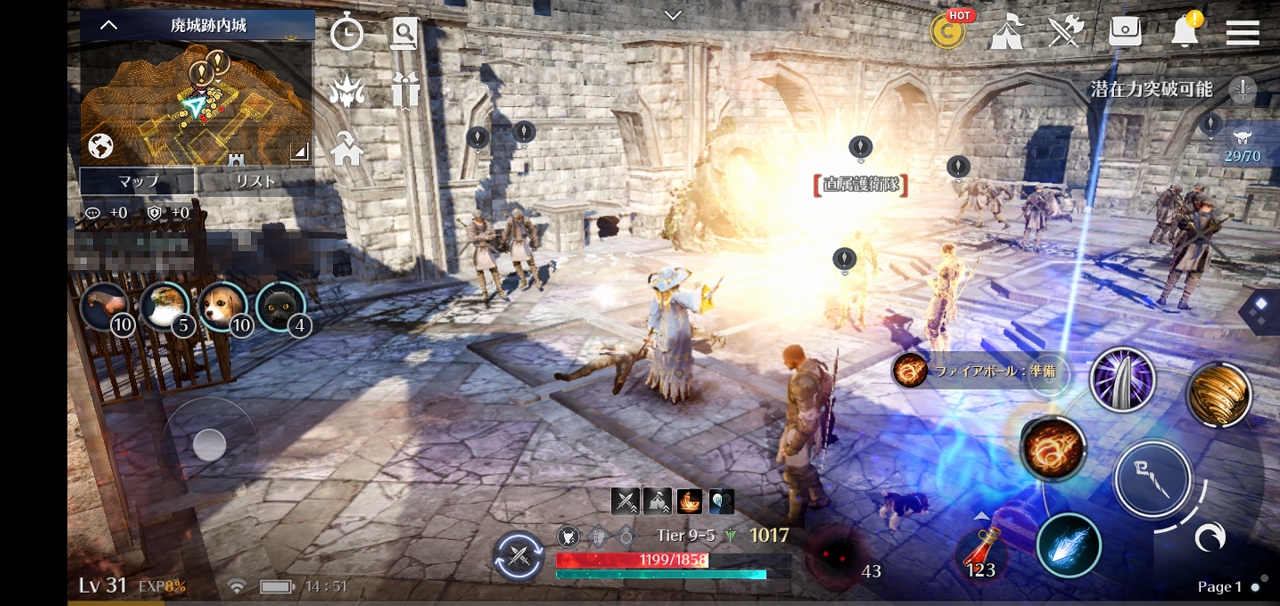Switch to the リスト tab

click(x=255, y=181)
